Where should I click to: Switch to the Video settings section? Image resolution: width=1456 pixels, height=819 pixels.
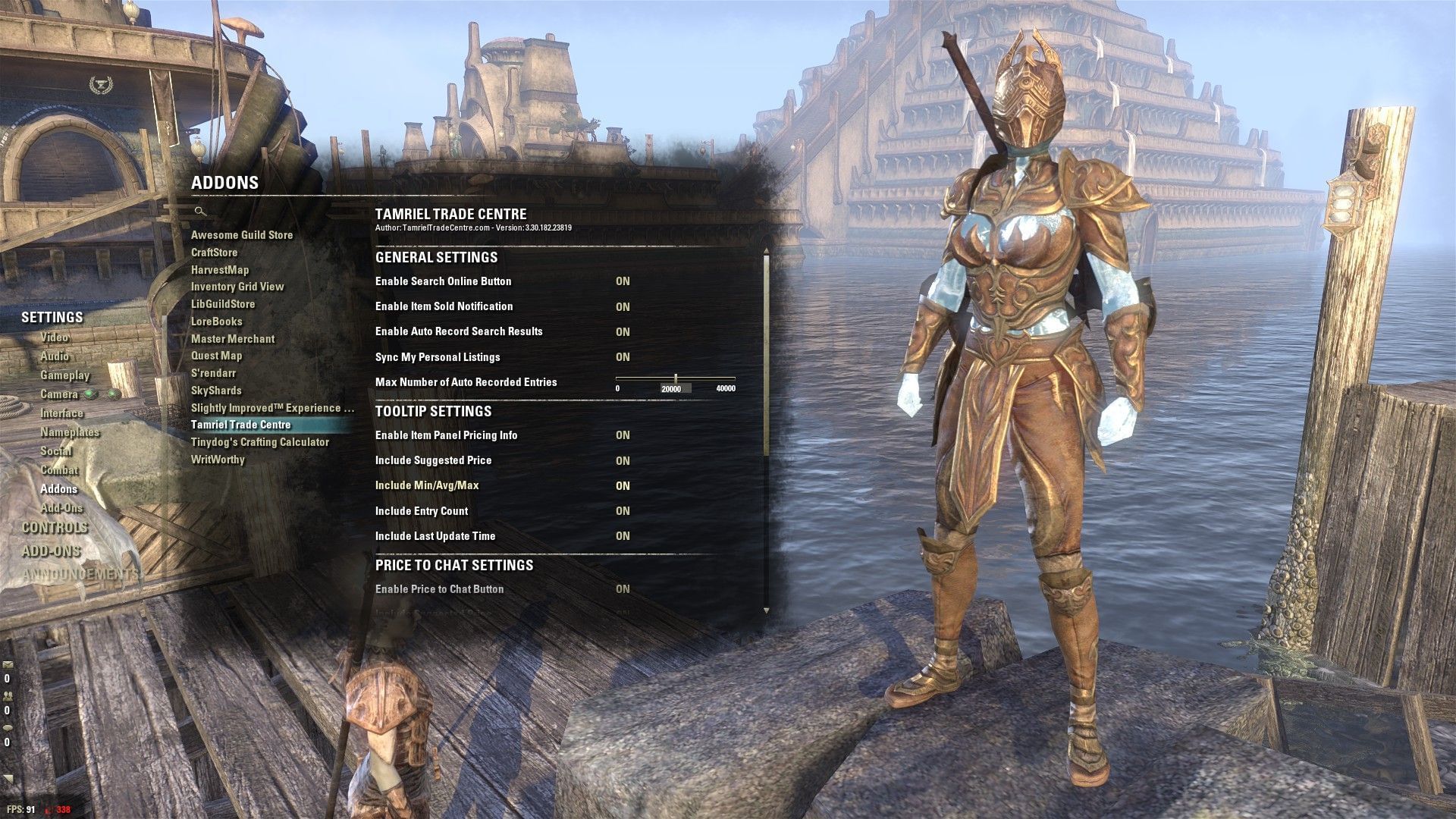(x=53, y=337)
